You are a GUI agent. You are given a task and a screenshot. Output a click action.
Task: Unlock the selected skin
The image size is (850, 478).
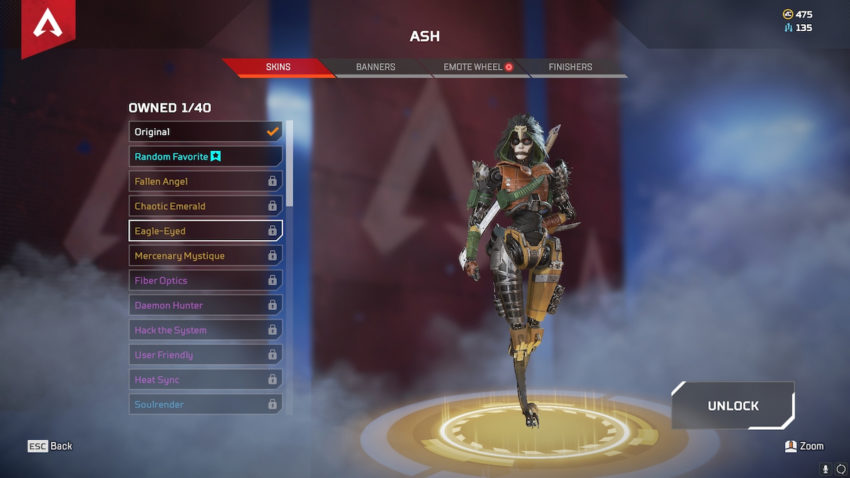733,406
